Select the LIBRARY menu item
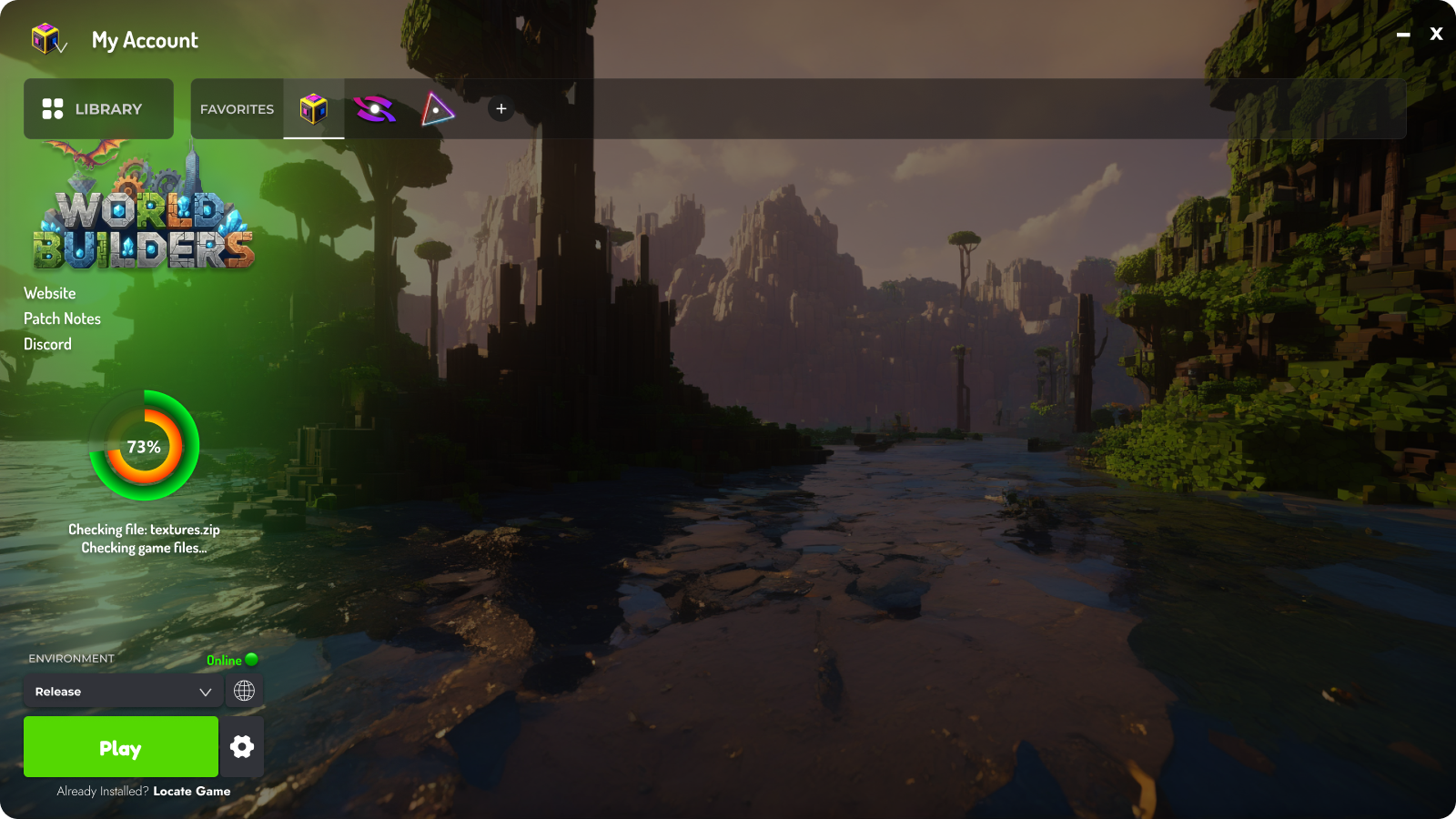This screenshot has width=1456, height=819. tap(98, 108)
